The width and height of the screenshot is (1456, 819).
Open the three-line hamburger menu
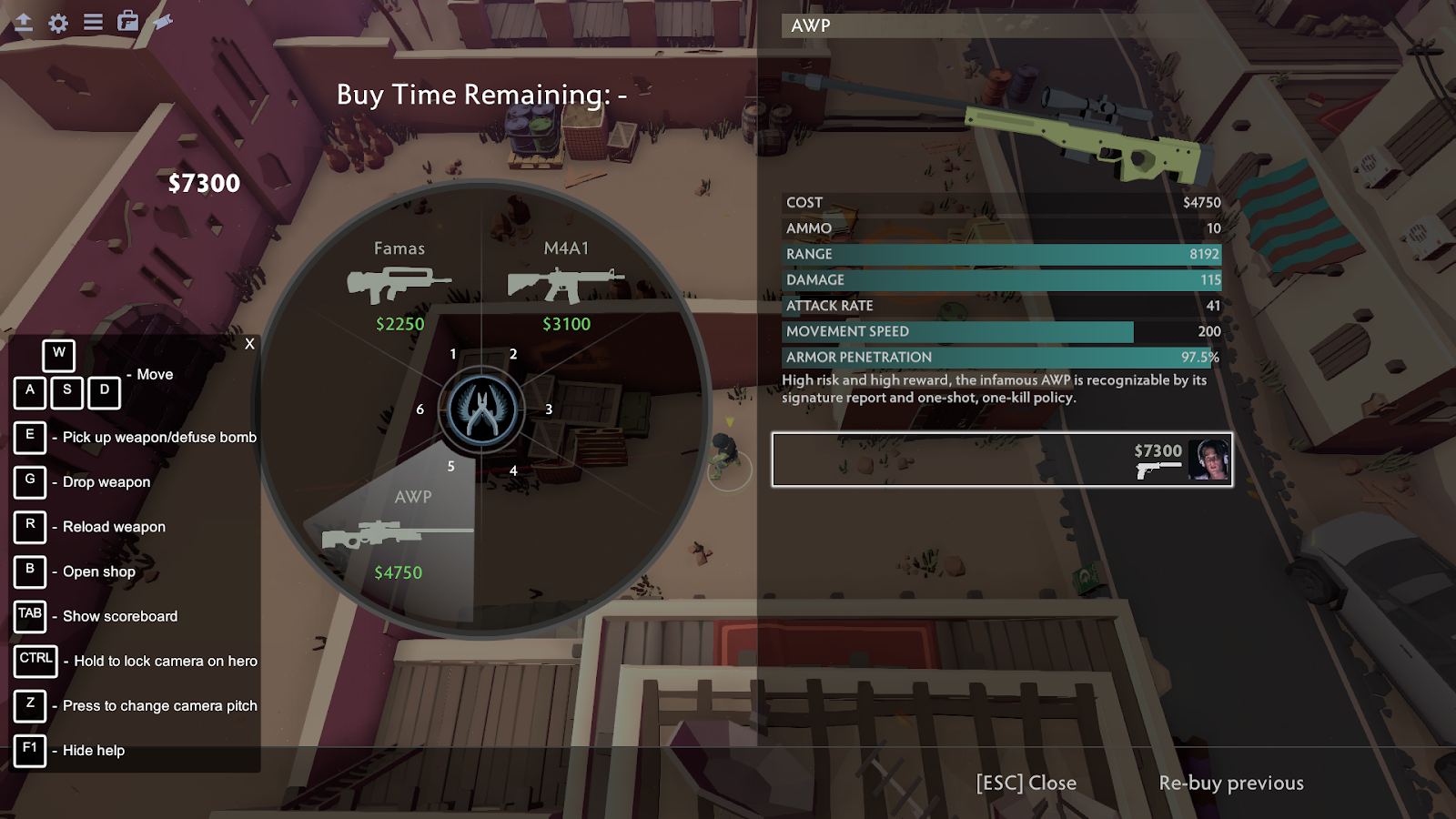click(x=93, y=22)
